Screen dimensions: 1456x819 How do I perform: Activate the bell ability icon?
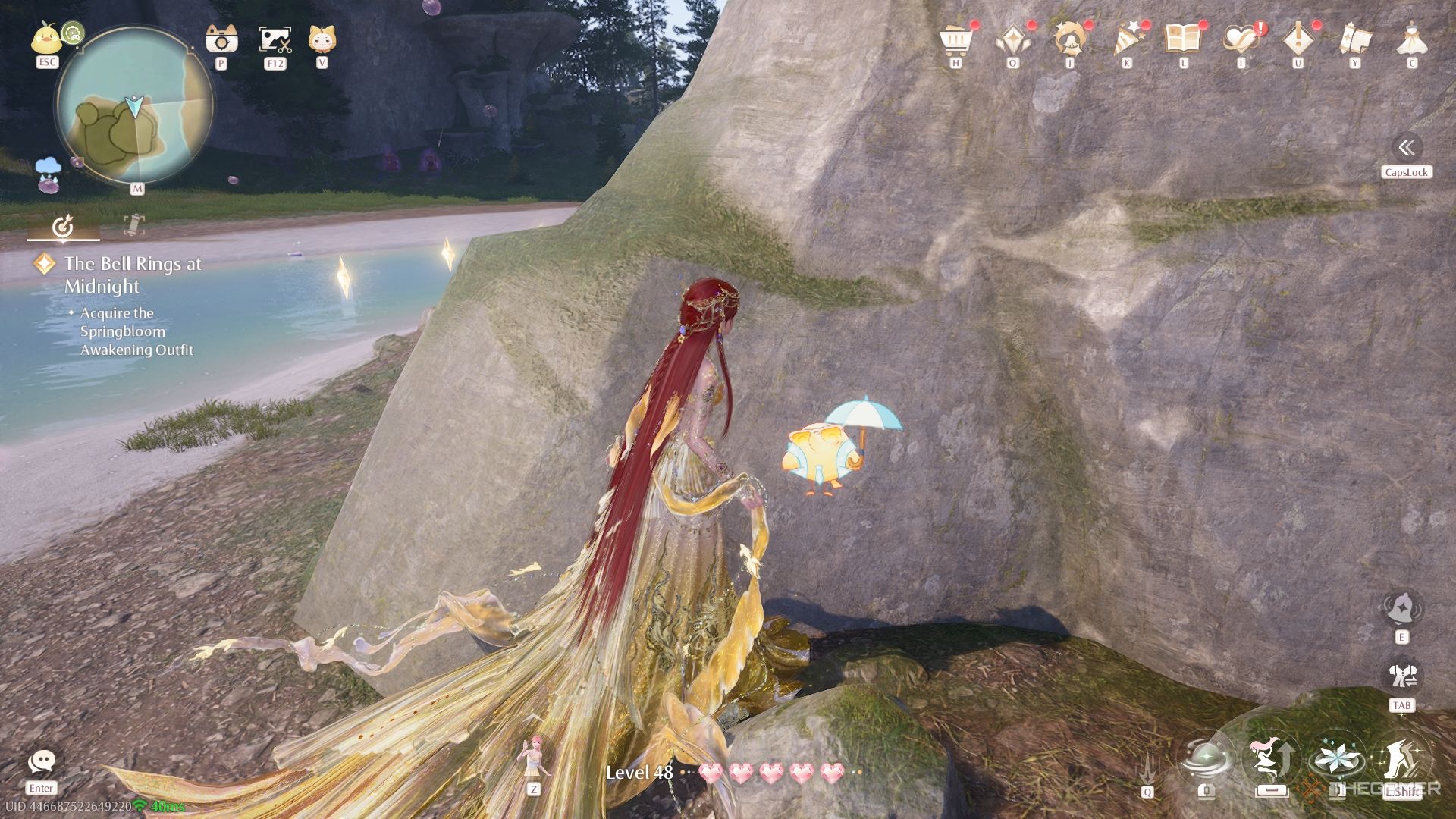[x=1401, y=608]
